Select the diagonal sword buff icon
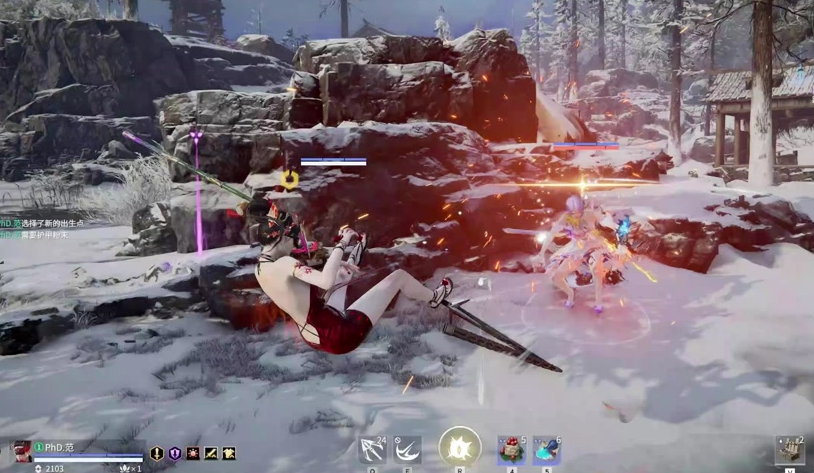Image resolution: width=814 pixels, height=473 pixels. [x=211, y=454]
